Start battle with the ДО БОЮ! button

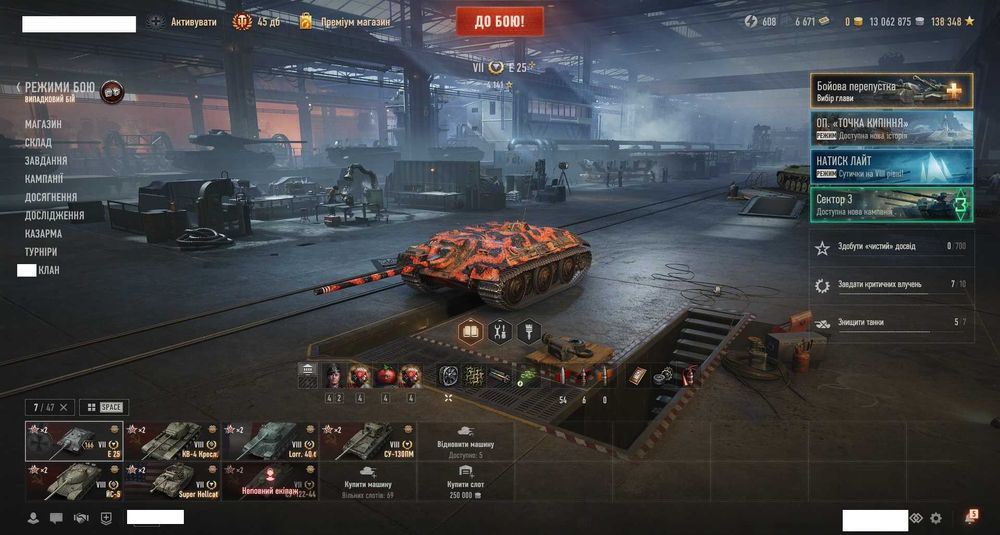[x=500, y=21]
